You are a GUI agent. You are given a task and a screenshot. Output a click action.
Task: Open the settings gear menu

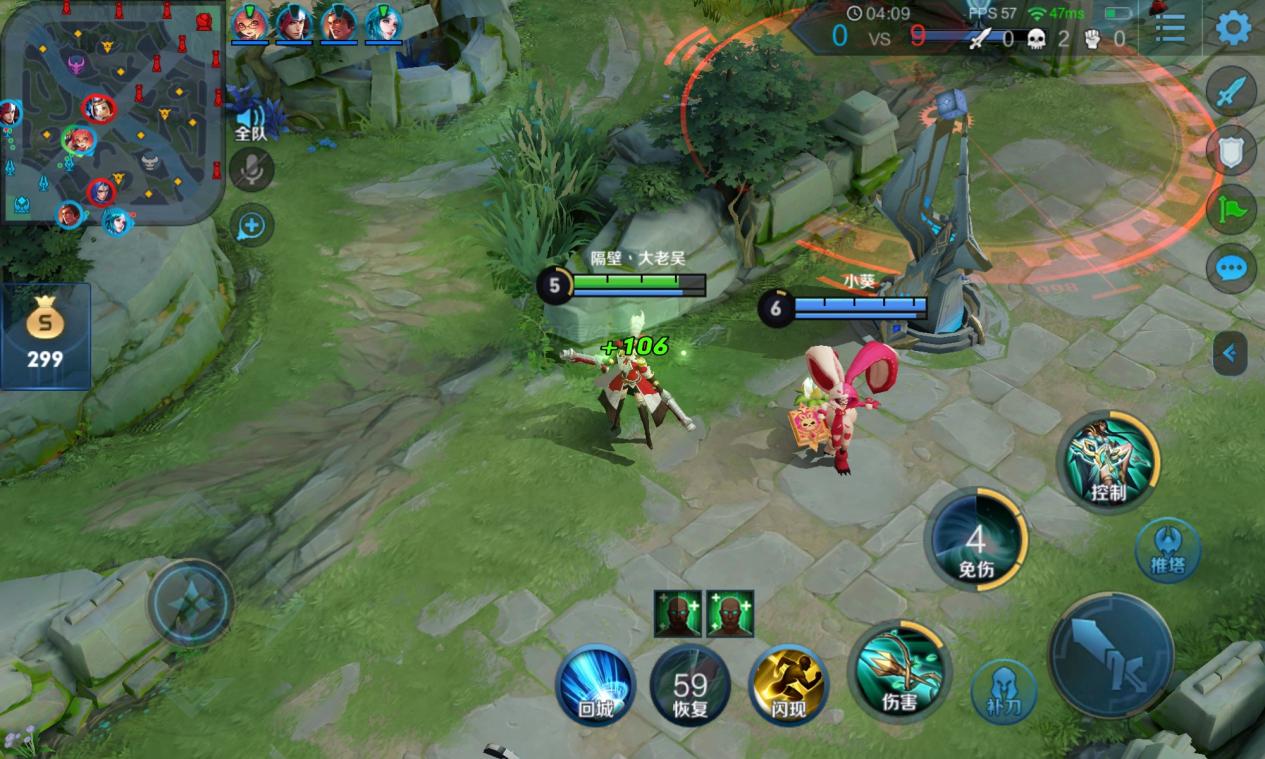coord(1233,28)
